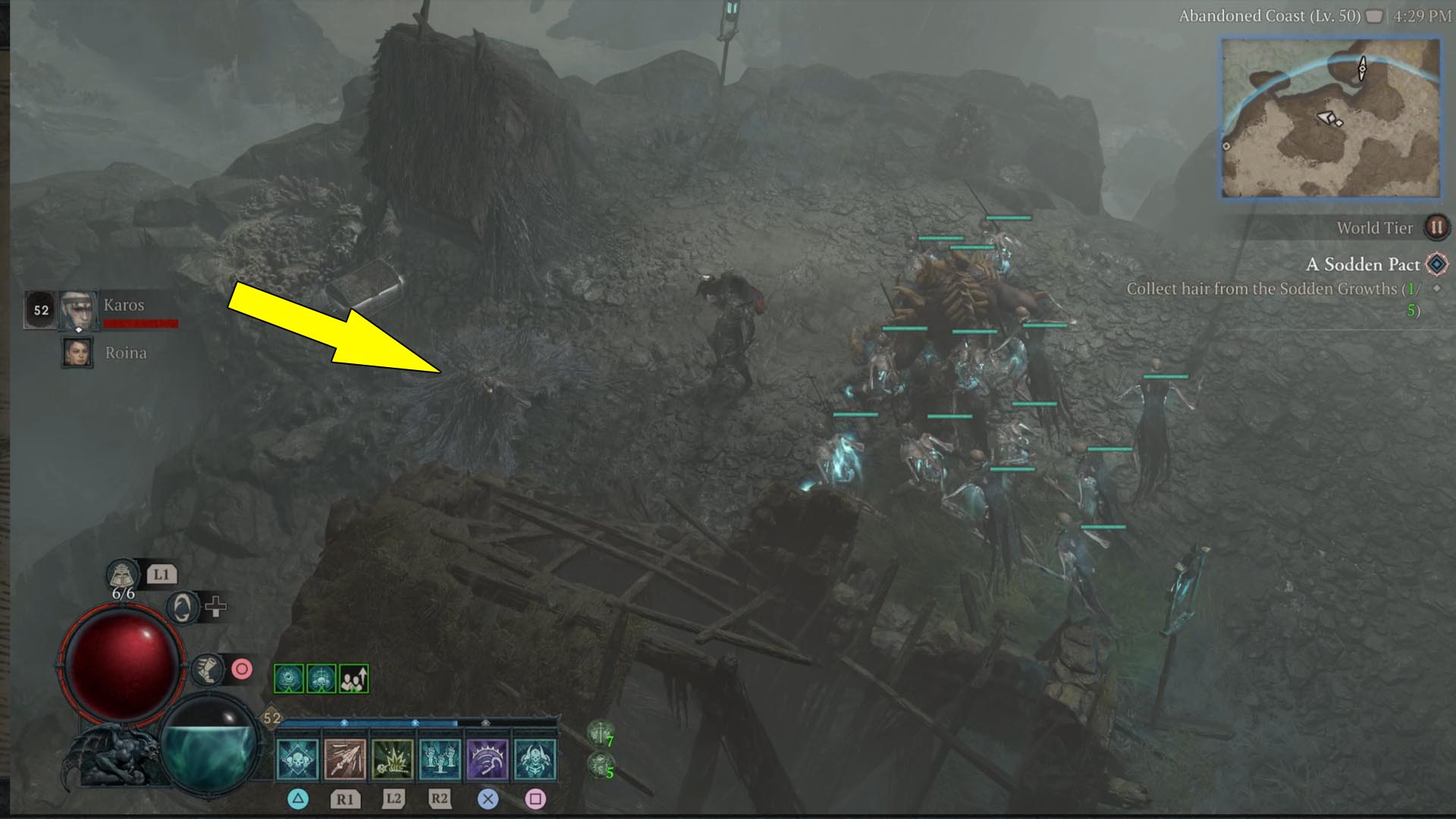Select the A Sodden Pact quest title
Screen dimensions: 1456x819
point(1361,265)
